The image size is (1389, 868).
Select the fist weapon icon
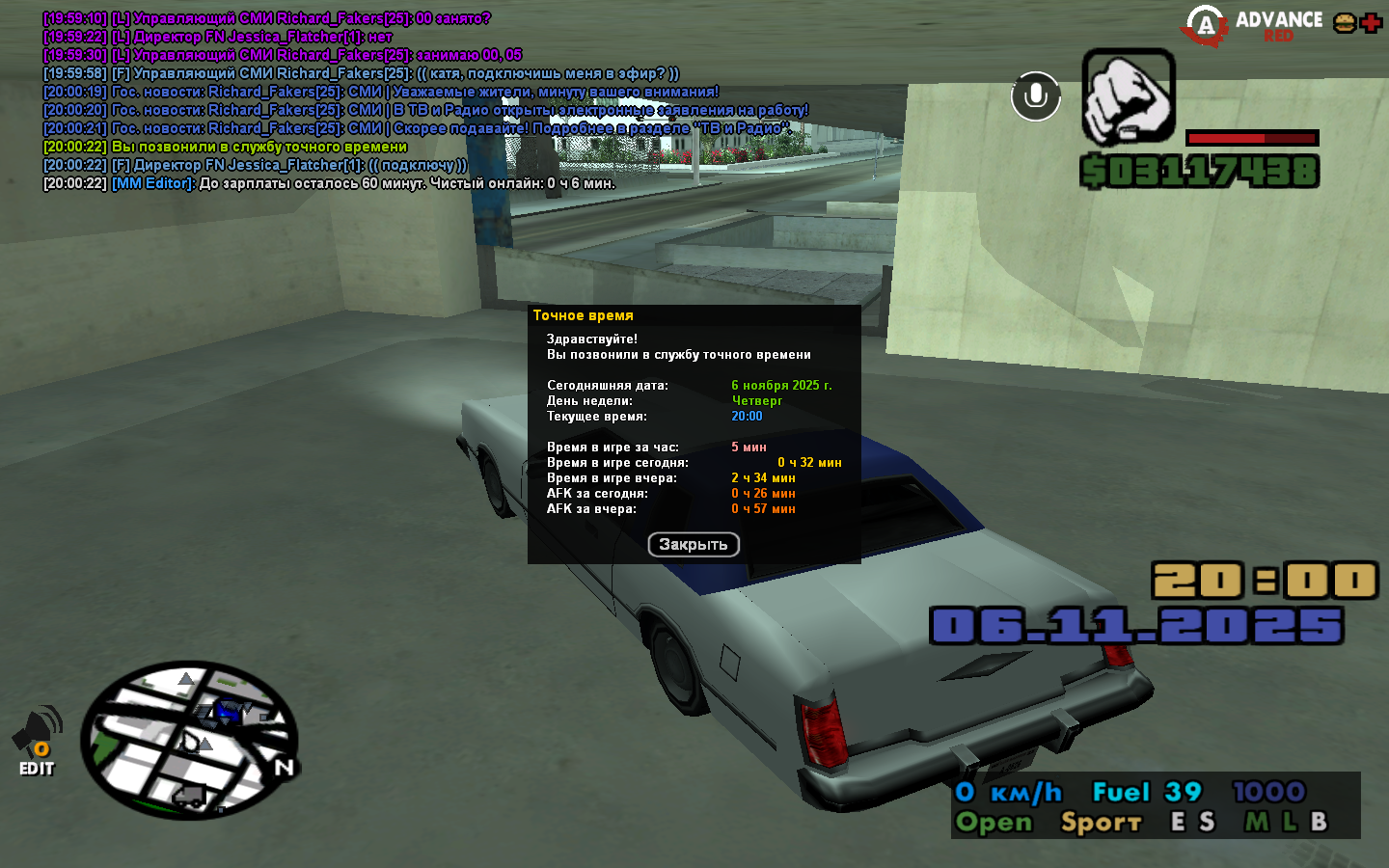tap(1128, 96)
